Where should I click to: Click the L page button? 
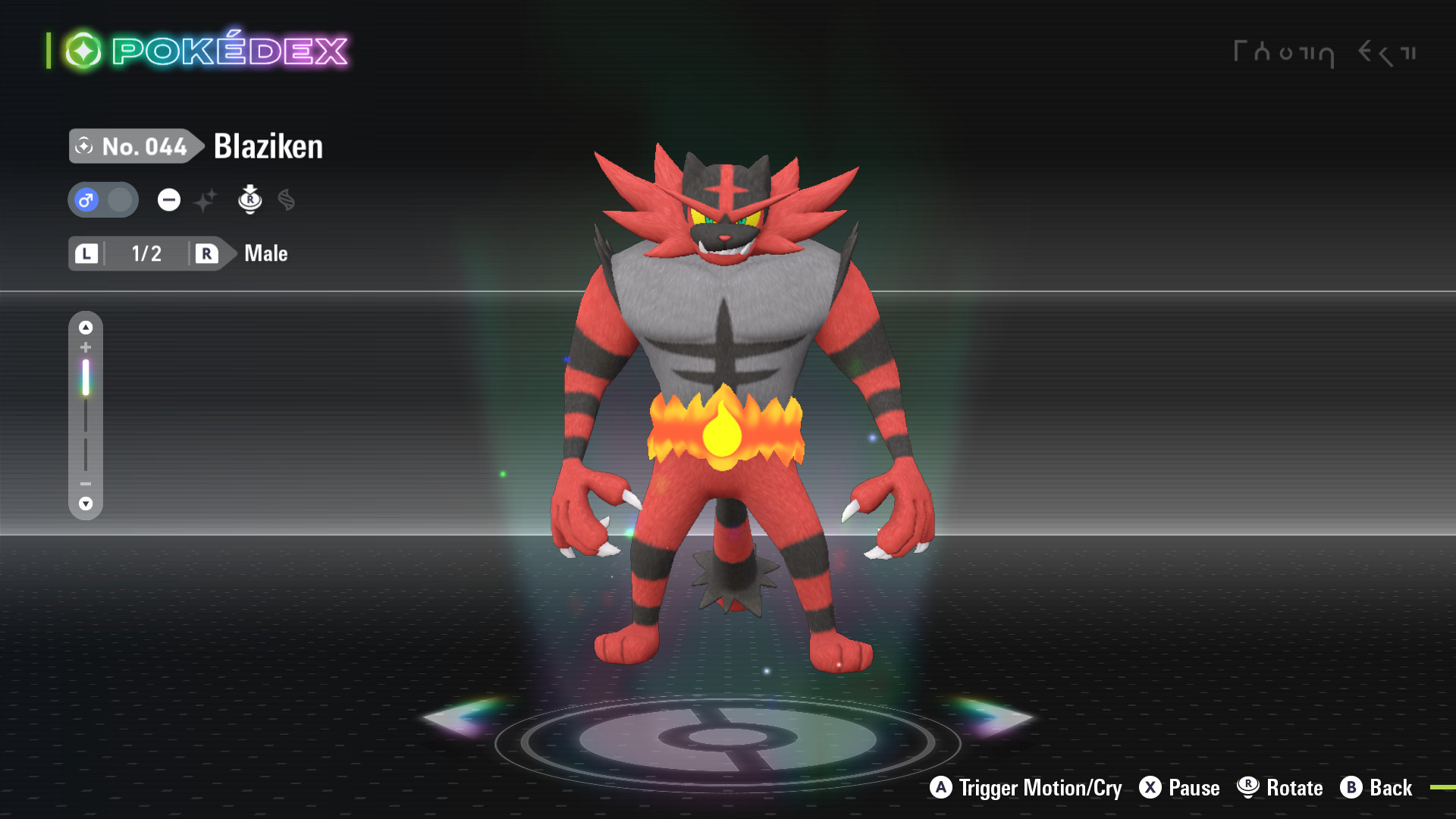click(86, 254)
